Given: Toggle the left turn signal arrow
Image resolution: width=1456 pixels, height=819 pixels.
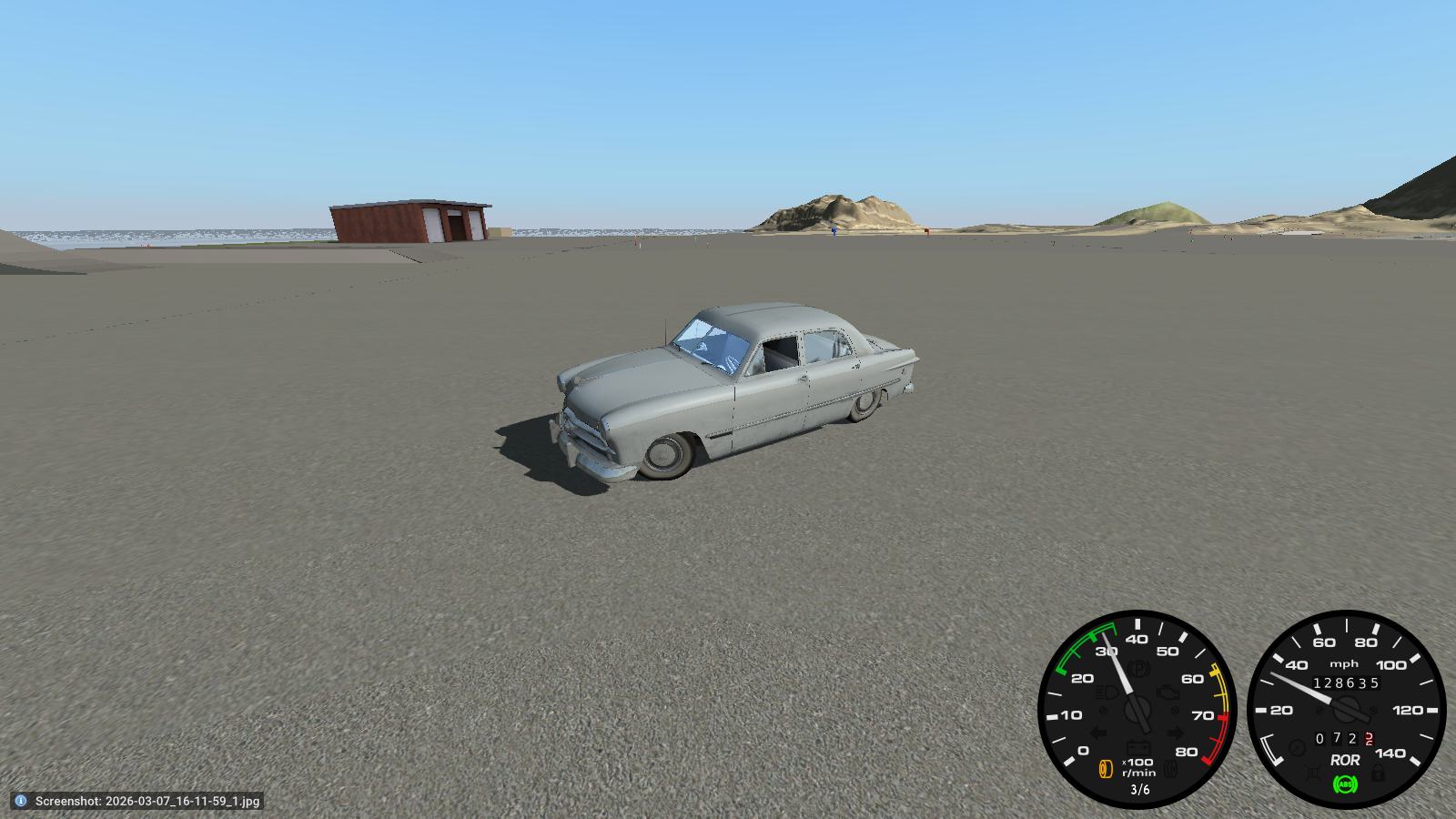Looking at the screenshot, I should click(x=1099, y=732).
